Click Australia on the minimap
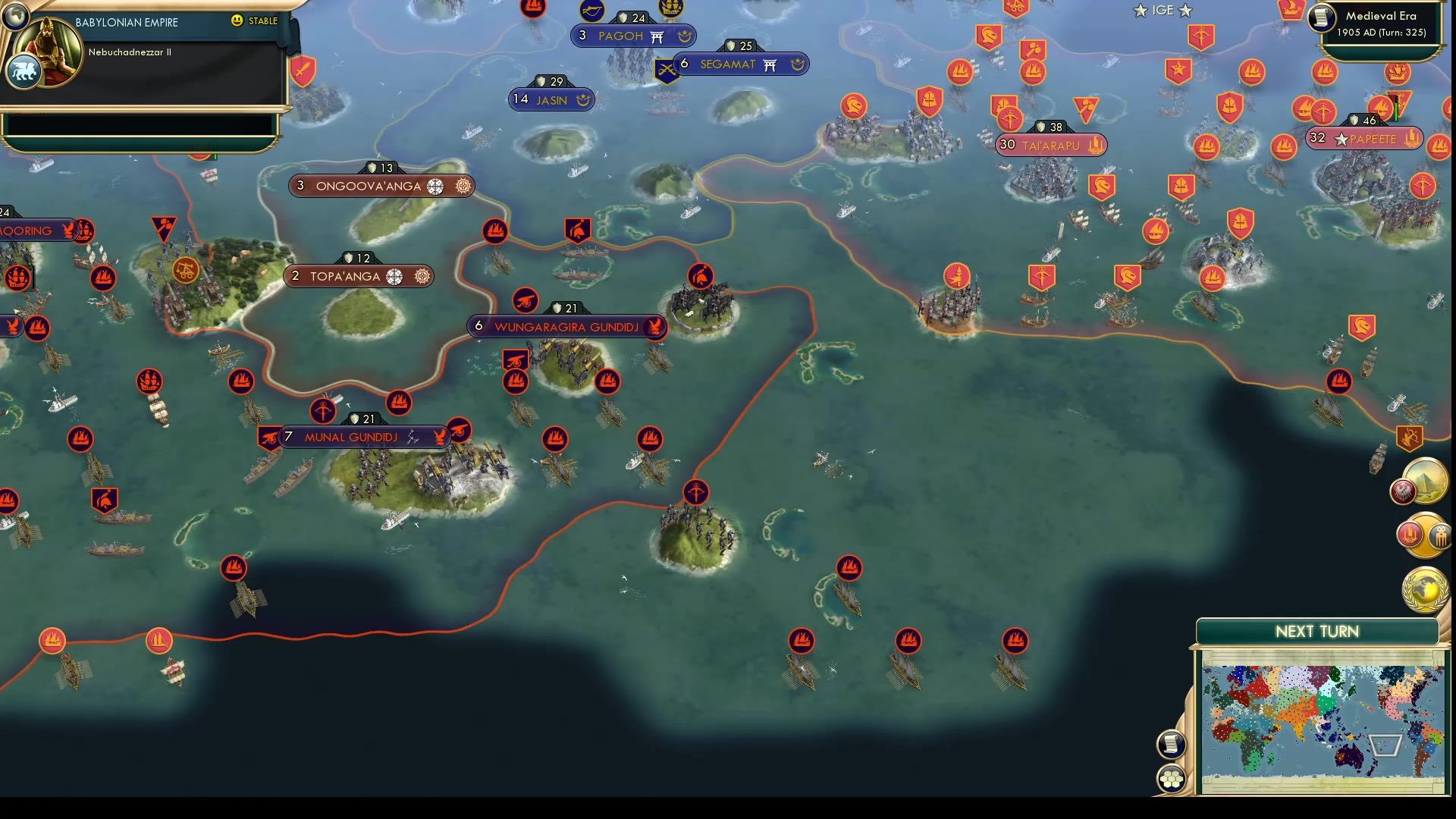 1350,755
